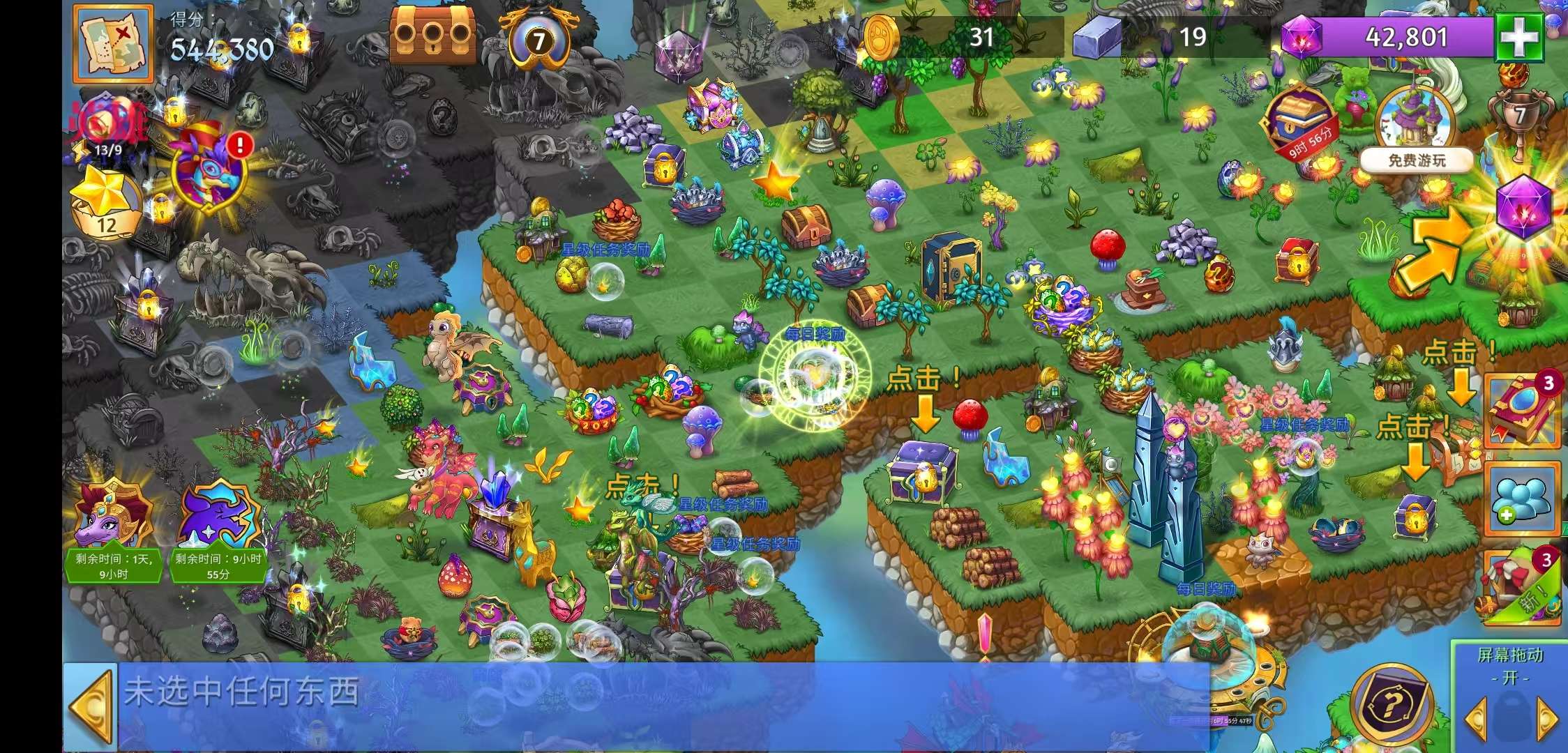The image size is (1568, 753).
Task: Tap the dragon power orb showing 7
Action: tap(538, 40)
